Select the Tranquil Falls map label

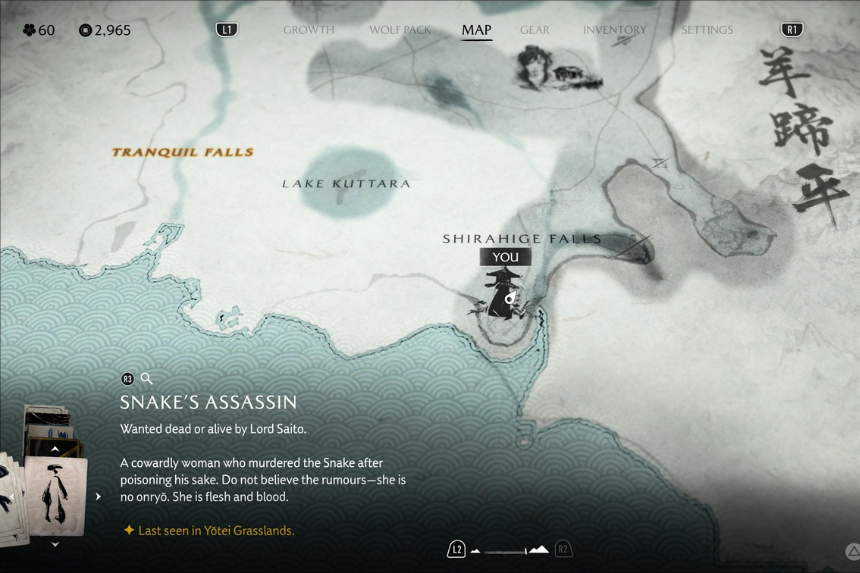click(x=182, y=153)
